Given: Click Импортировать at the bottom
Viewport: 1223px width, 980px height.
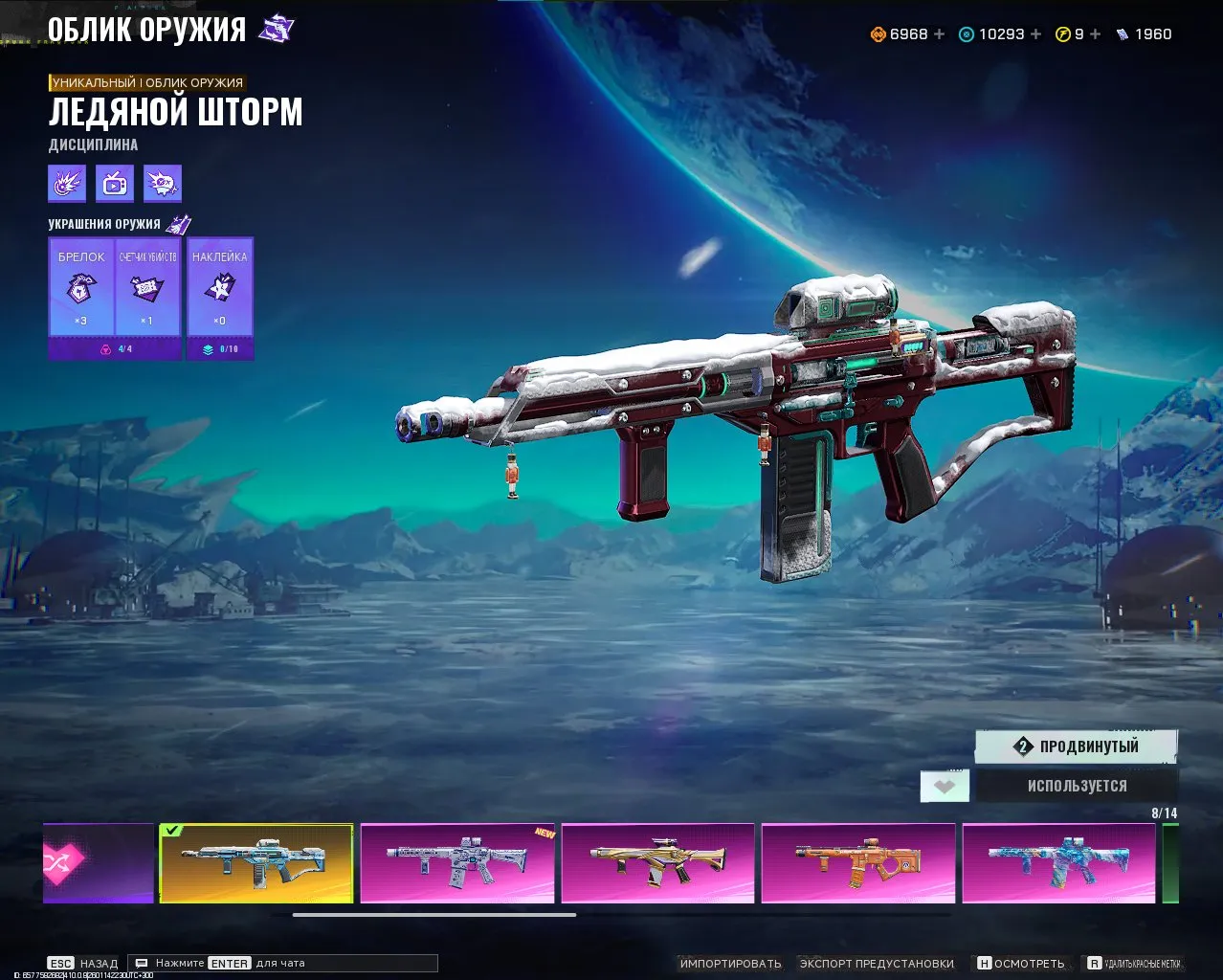Looking at the screenshot, I should pyautogui.click(x=730, y=964).
